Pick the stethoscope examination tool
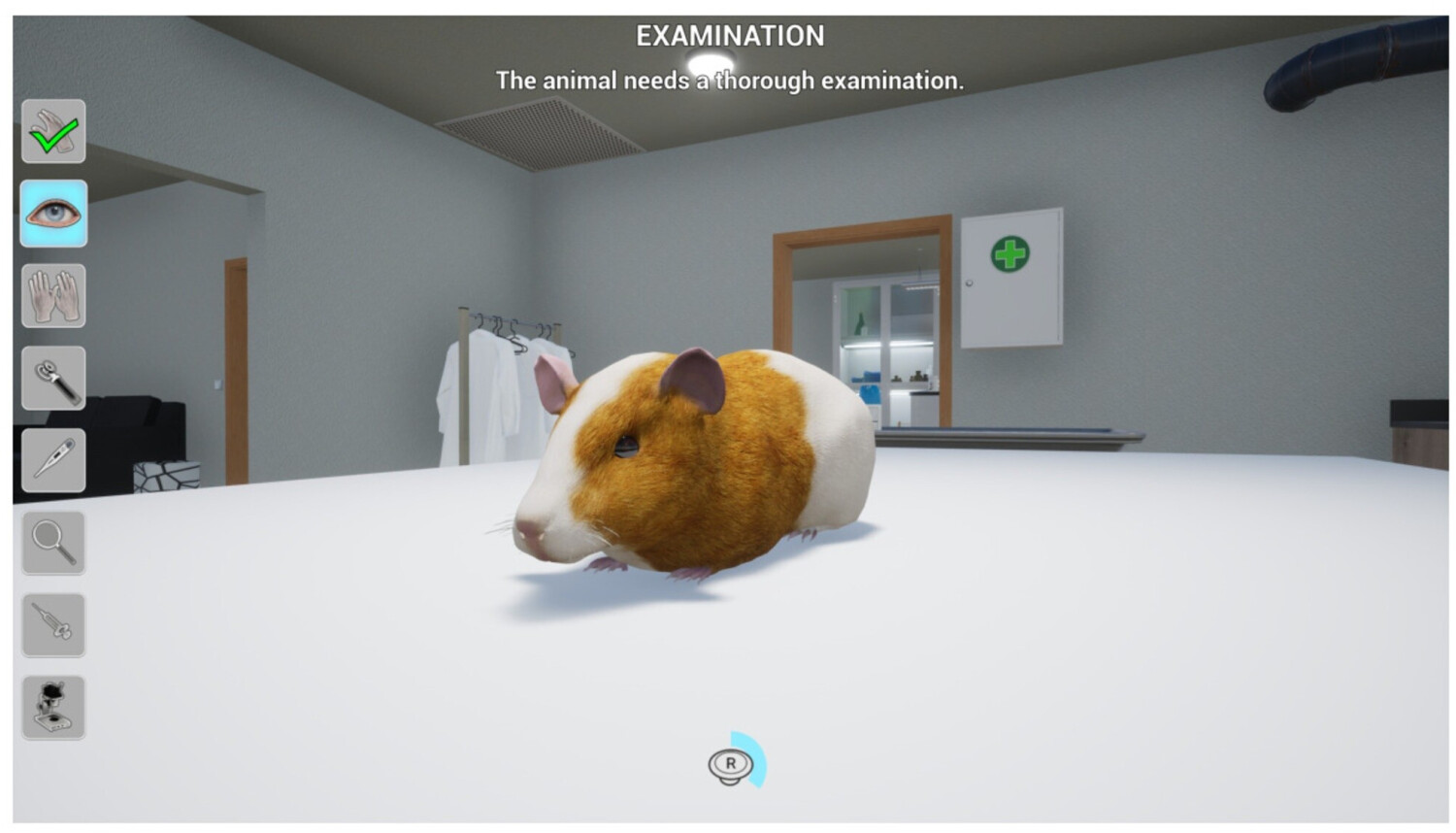The width and height of the screenshot is (1456, 833). (53, 379)
